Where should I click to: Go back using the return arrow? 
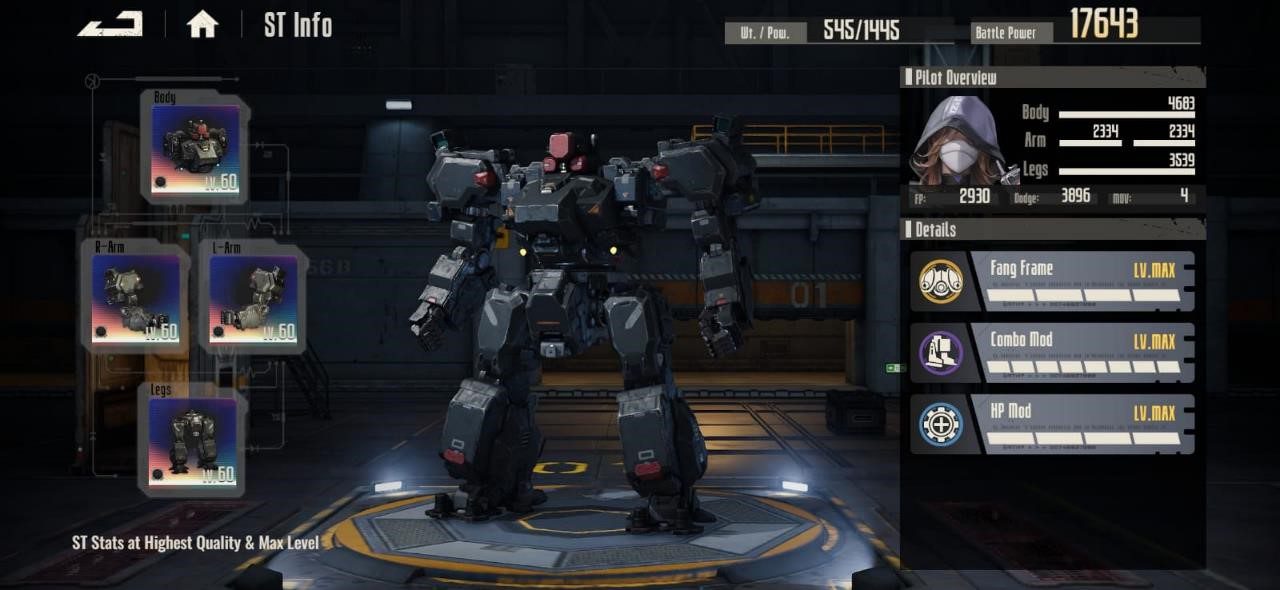click(110, 24)
